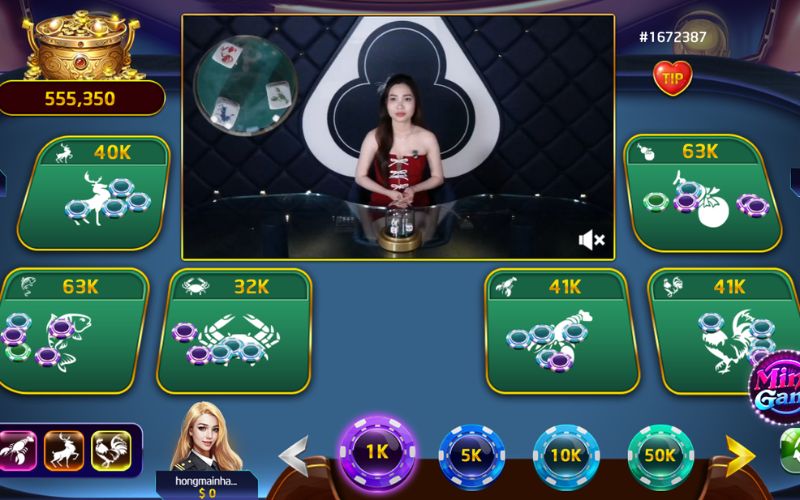800x500 pixels.
Task: Choose the blue 5K chip
Action: (x=472, y=455)
